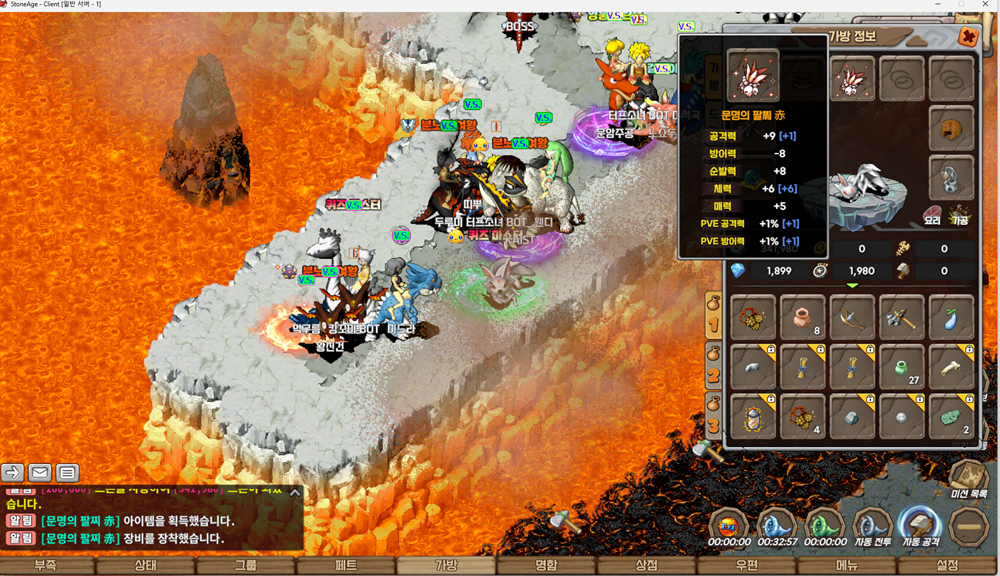1000x576 pixels.
Task: Close the bag info window
Action: coord(968,37)
